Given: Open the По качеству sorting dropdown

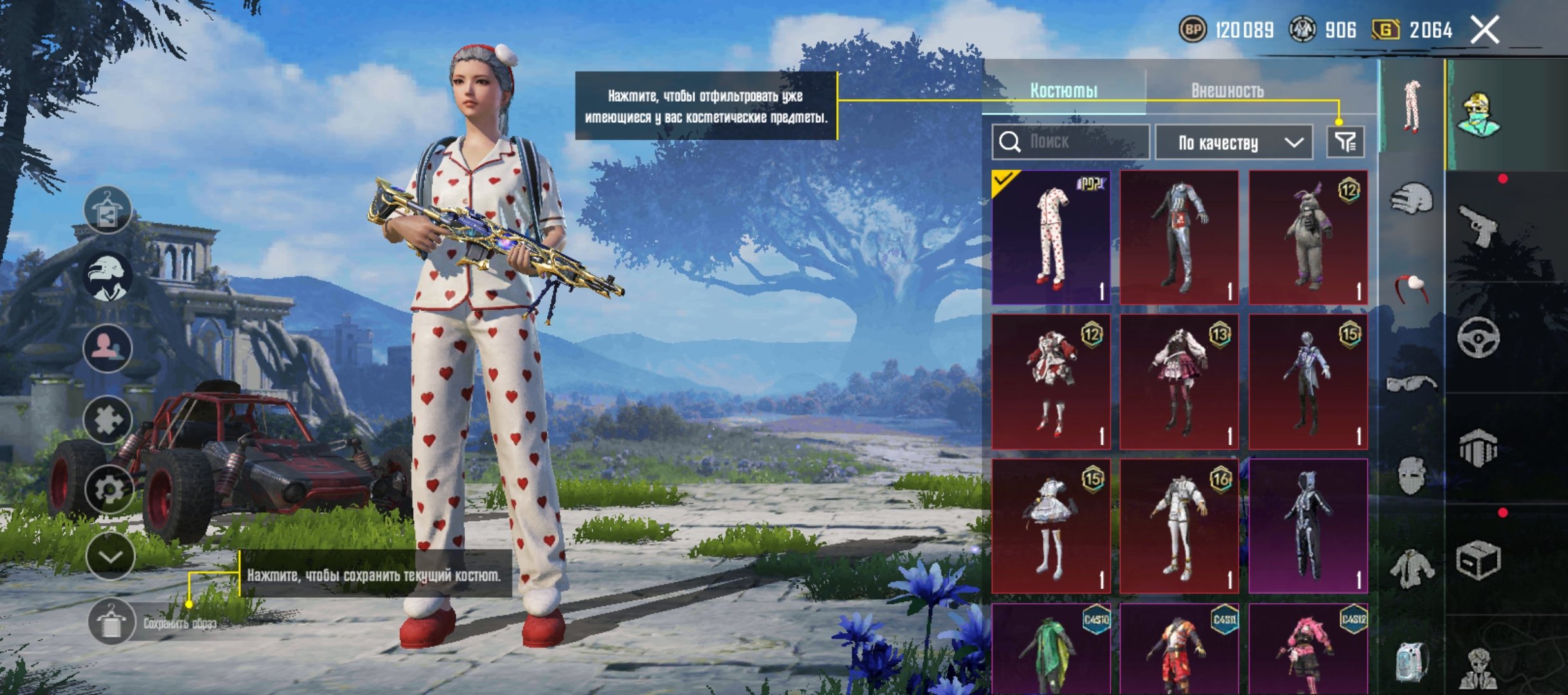Looking at the screenshot, I should tap(1233, 143).
